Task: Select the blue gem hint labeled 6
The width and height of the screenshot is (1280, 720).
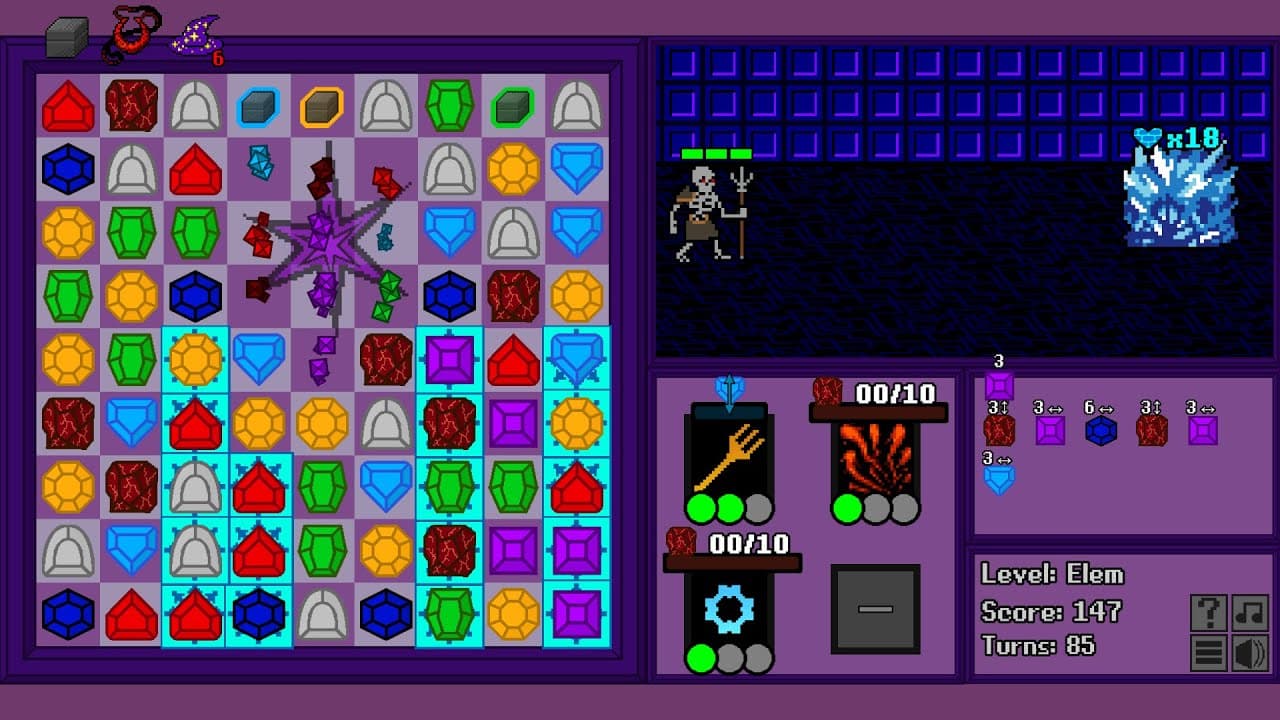Action: pos(1102,432)
